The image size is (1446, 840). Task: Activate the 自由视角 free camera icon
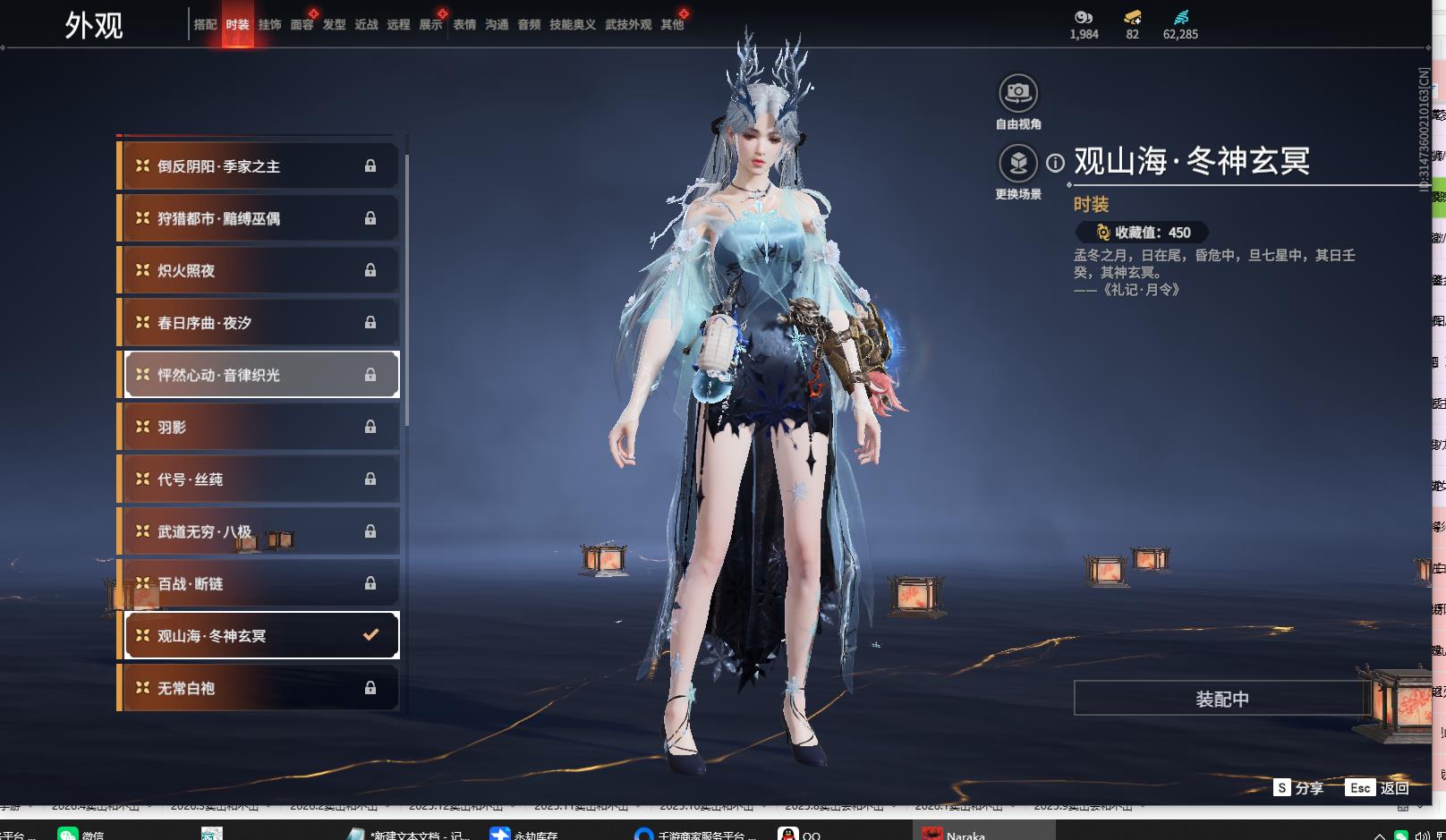pos(1017,93)
